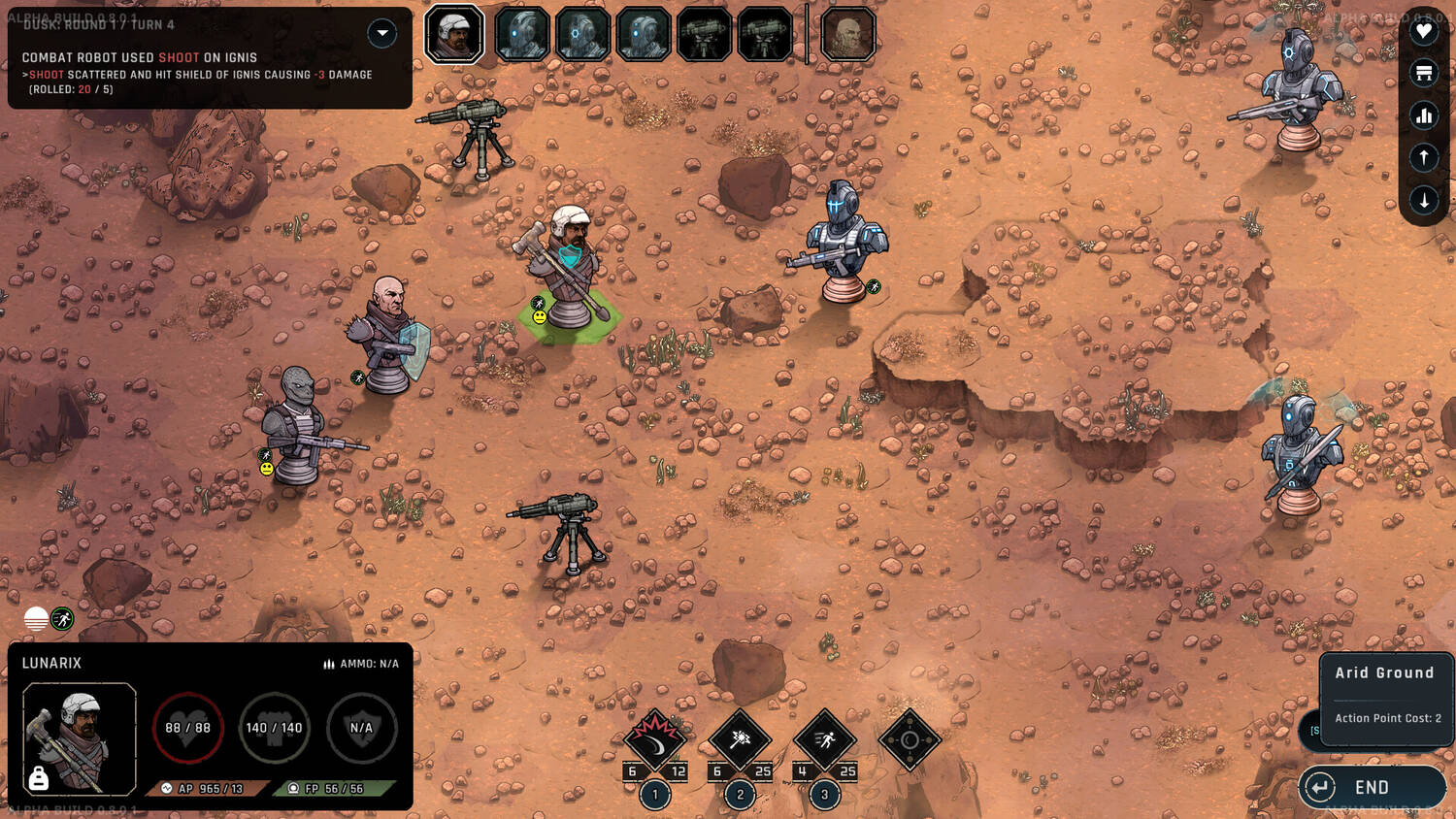Select the bald bearded man turn-order portrait
Screen dimensions: 1456x819
[848, 34]
